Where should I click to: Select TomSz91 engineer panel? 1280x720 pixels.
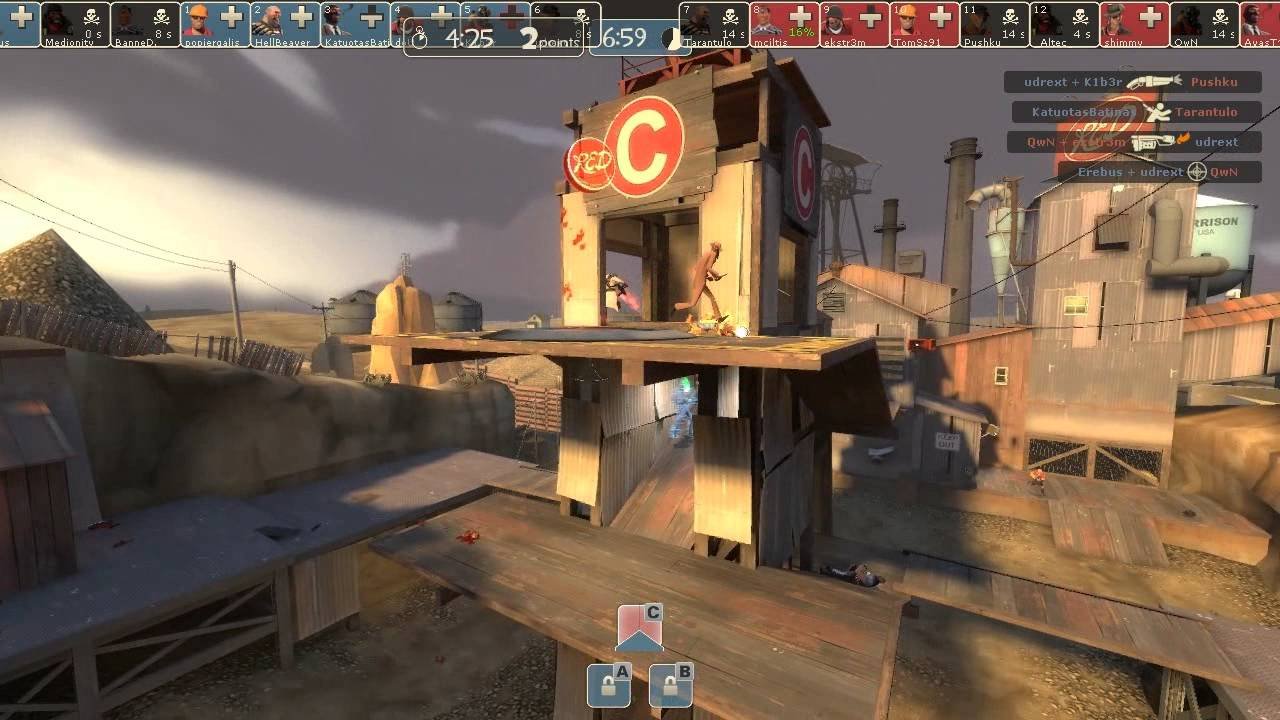924,24
